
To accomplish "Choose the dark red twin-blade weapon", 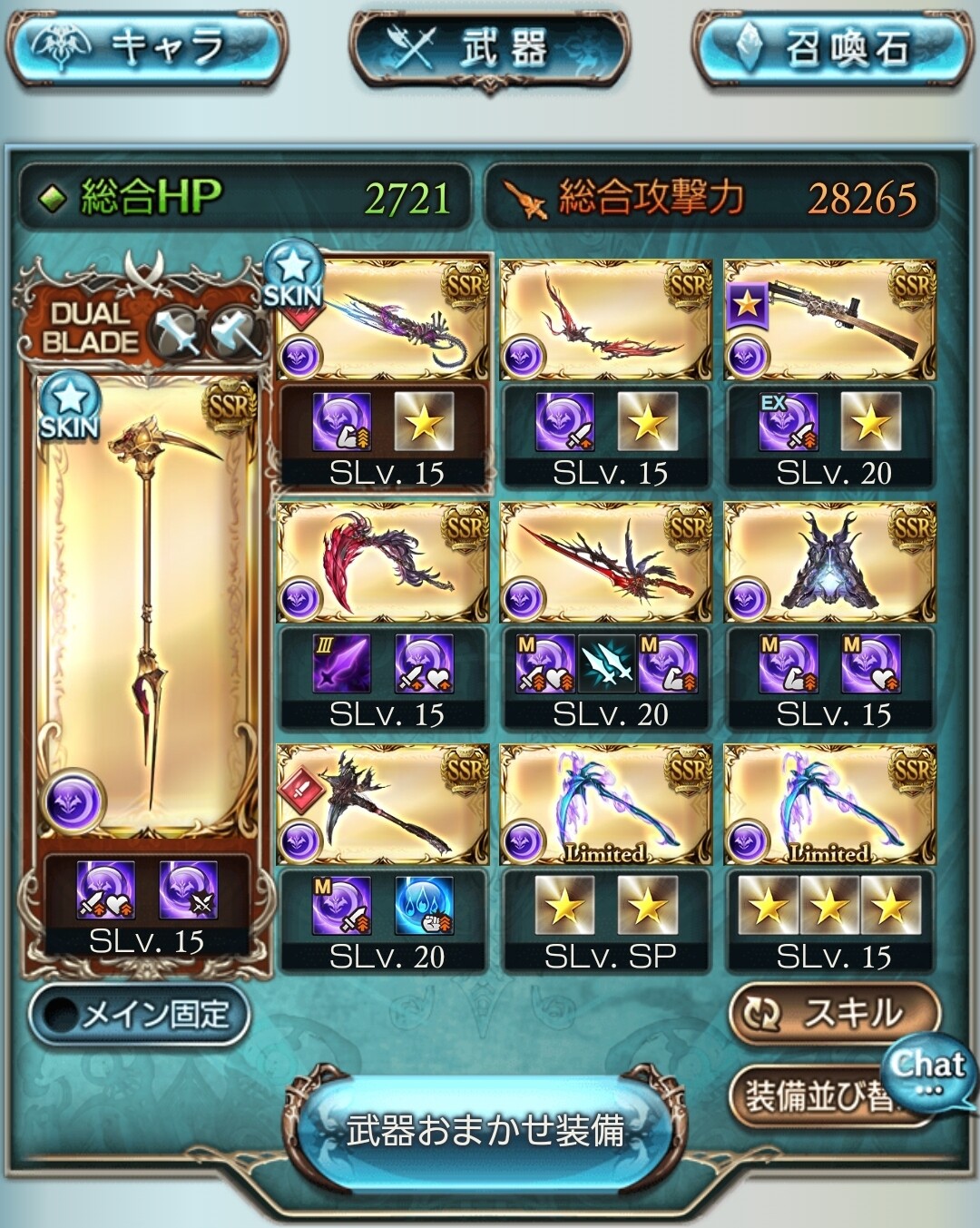I will click(x=606, y=319).
